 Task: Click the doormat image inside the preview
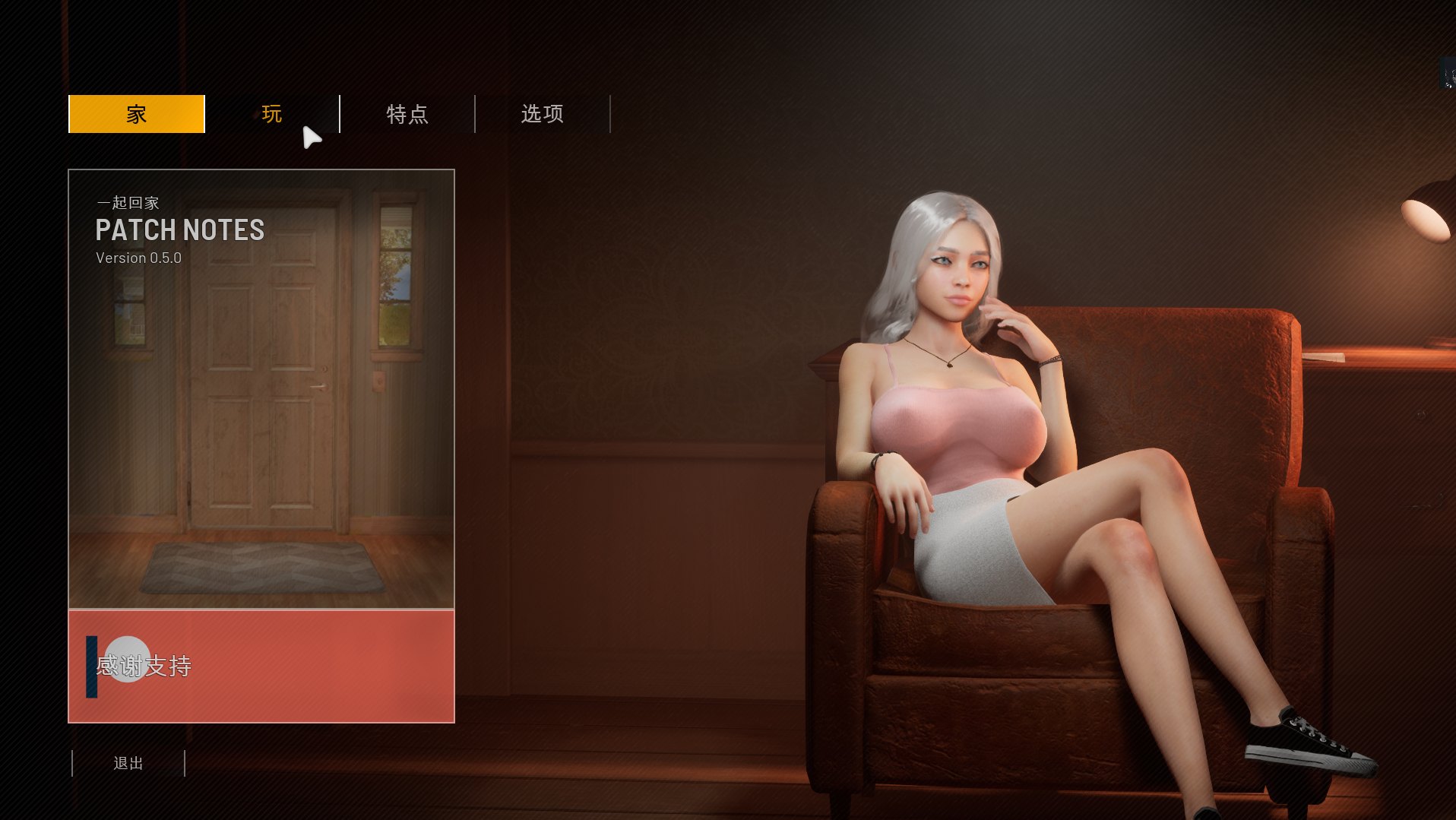point(262,566)
